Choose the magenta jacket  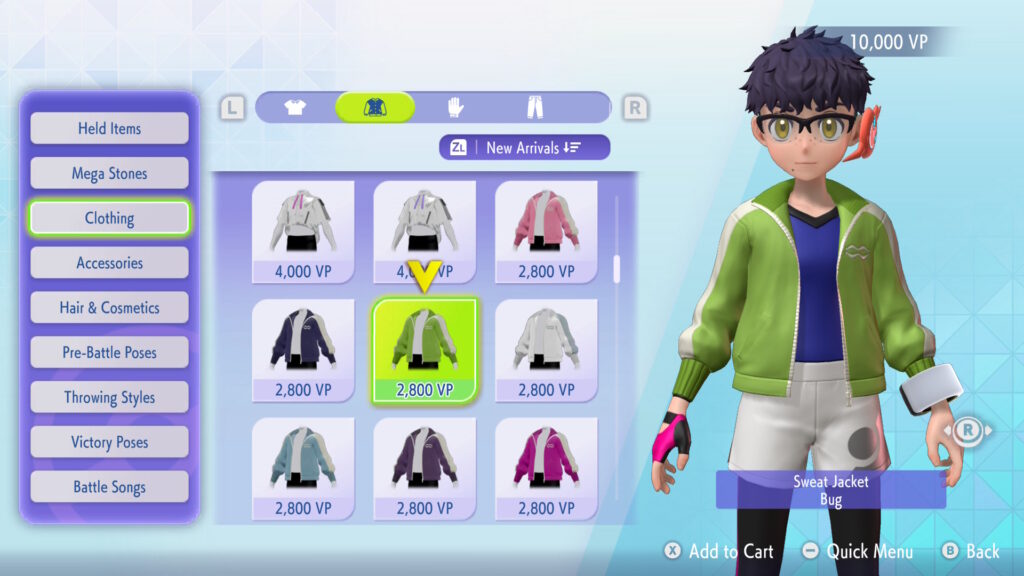coord(546,468)
